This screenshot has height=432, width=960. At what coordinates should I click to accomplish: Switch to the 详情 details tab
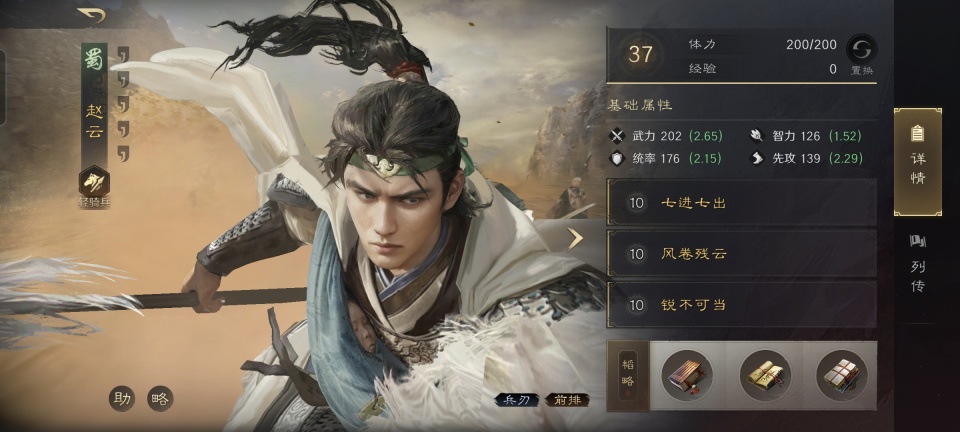pyautogui.click(x=917, y=162)
